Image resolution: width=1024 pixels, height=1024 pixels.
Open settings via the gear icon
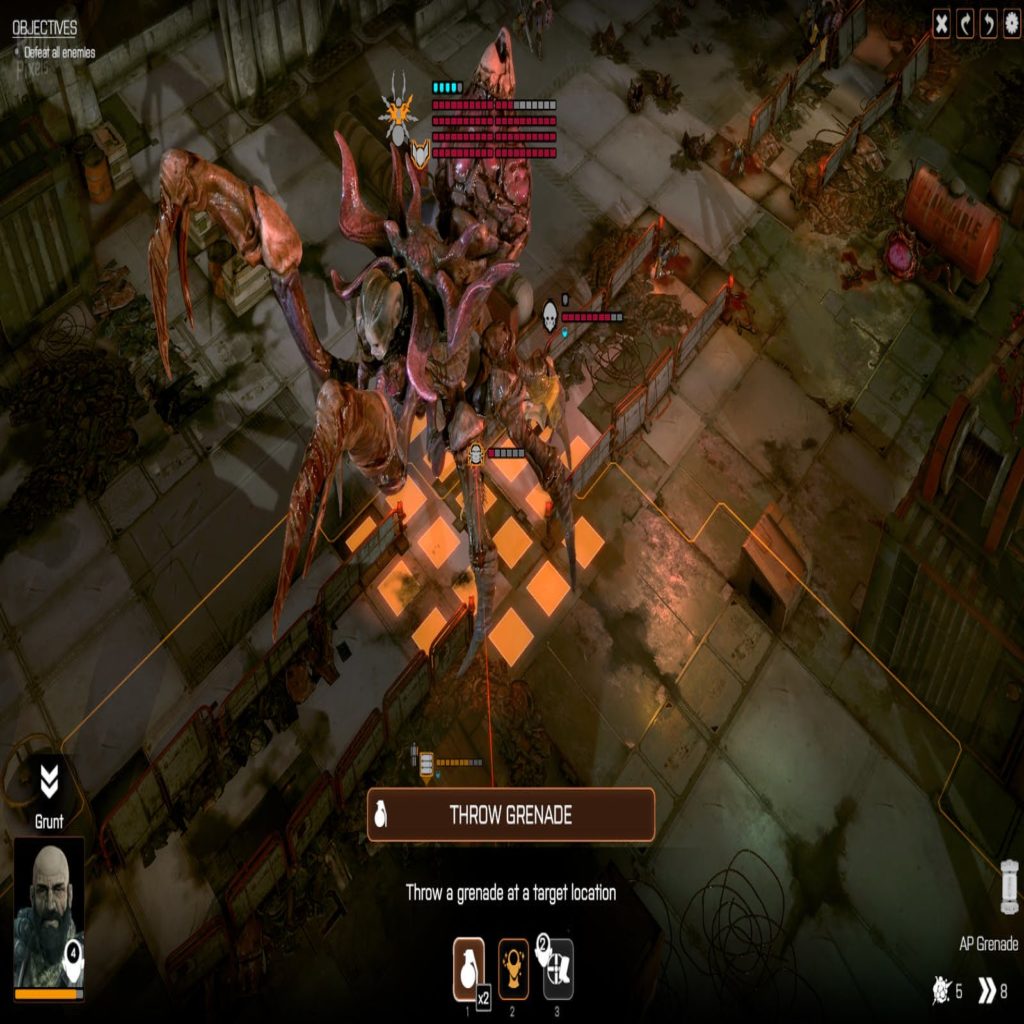(1012, 24)
